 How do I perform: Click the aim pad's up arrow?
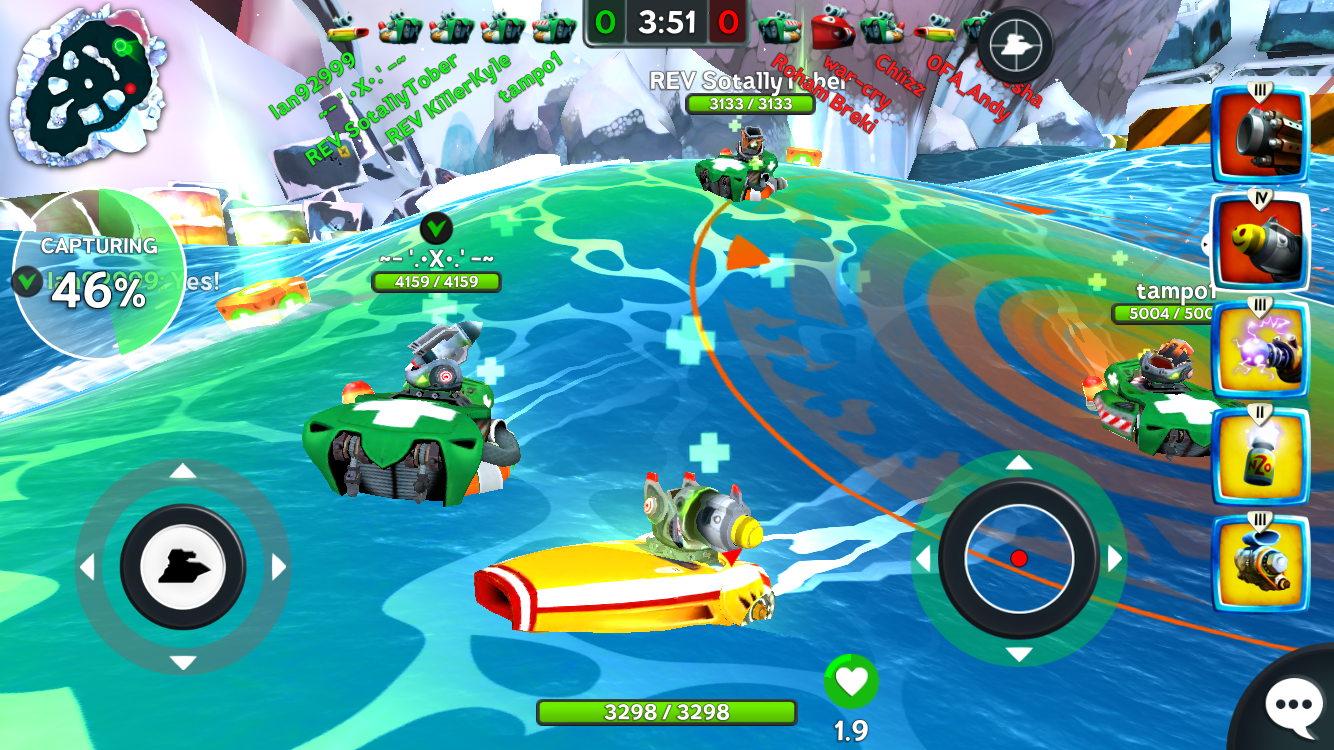pyautogui.click(x=1019, y=462)
